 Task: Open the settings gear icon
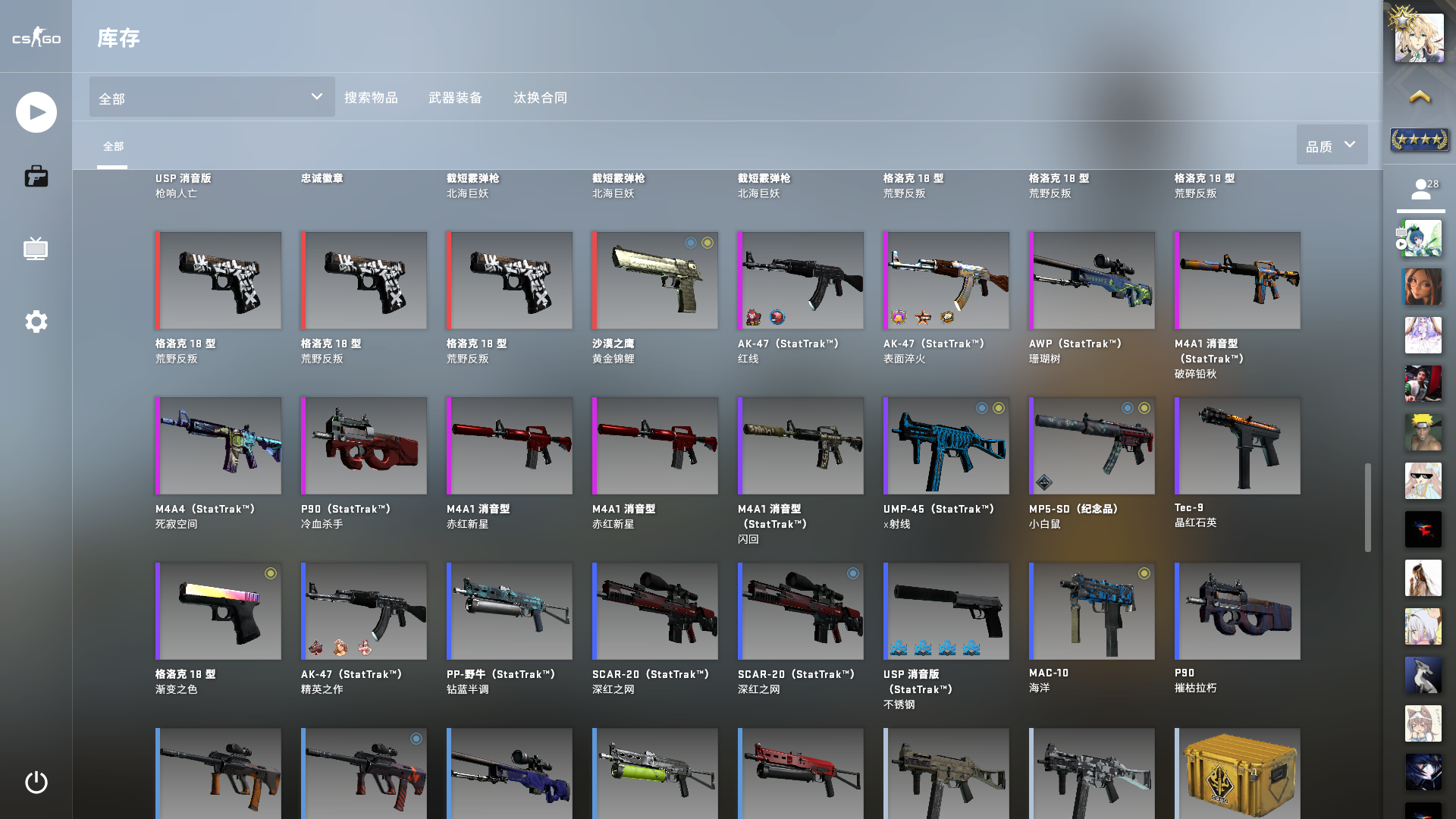point(35,322)
